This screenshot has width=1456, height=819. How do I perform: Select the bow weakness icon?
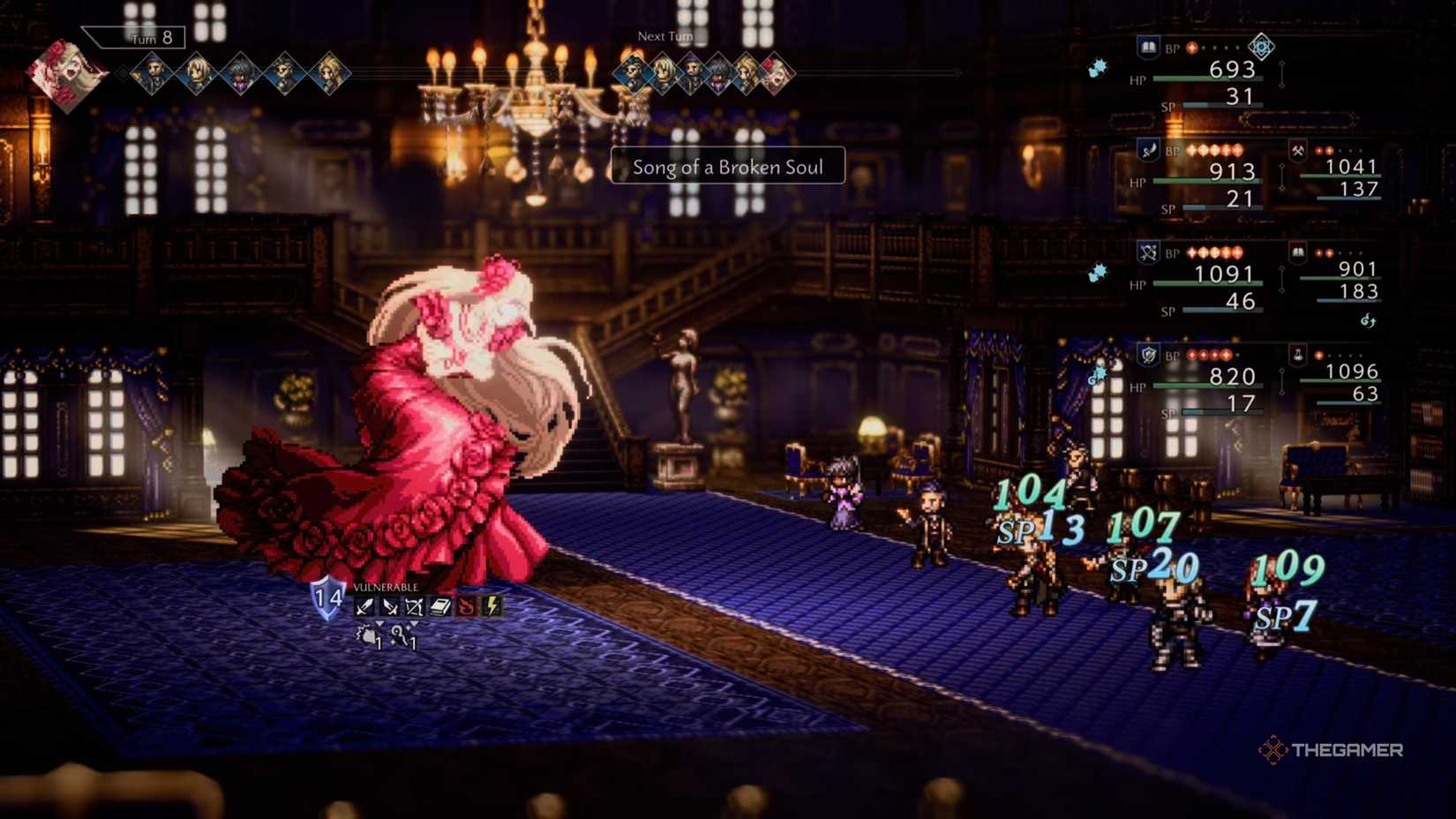[x=414, y=605]
